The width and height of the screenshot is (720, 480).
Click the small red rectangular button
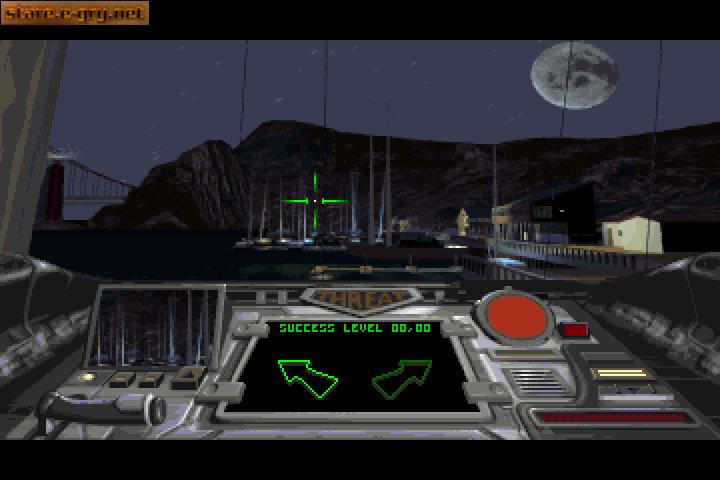pos(573,329)
